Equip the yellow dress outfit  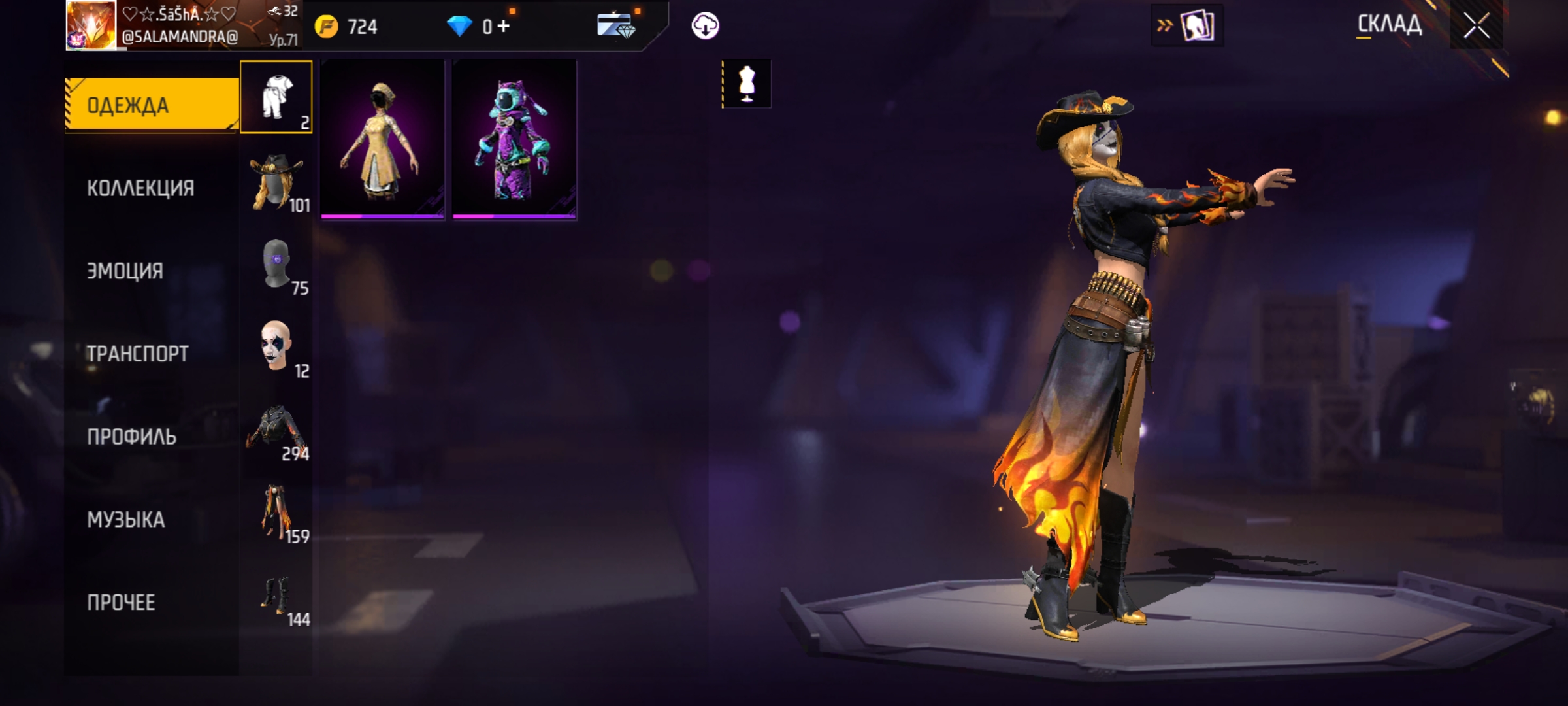pos(383,140)
